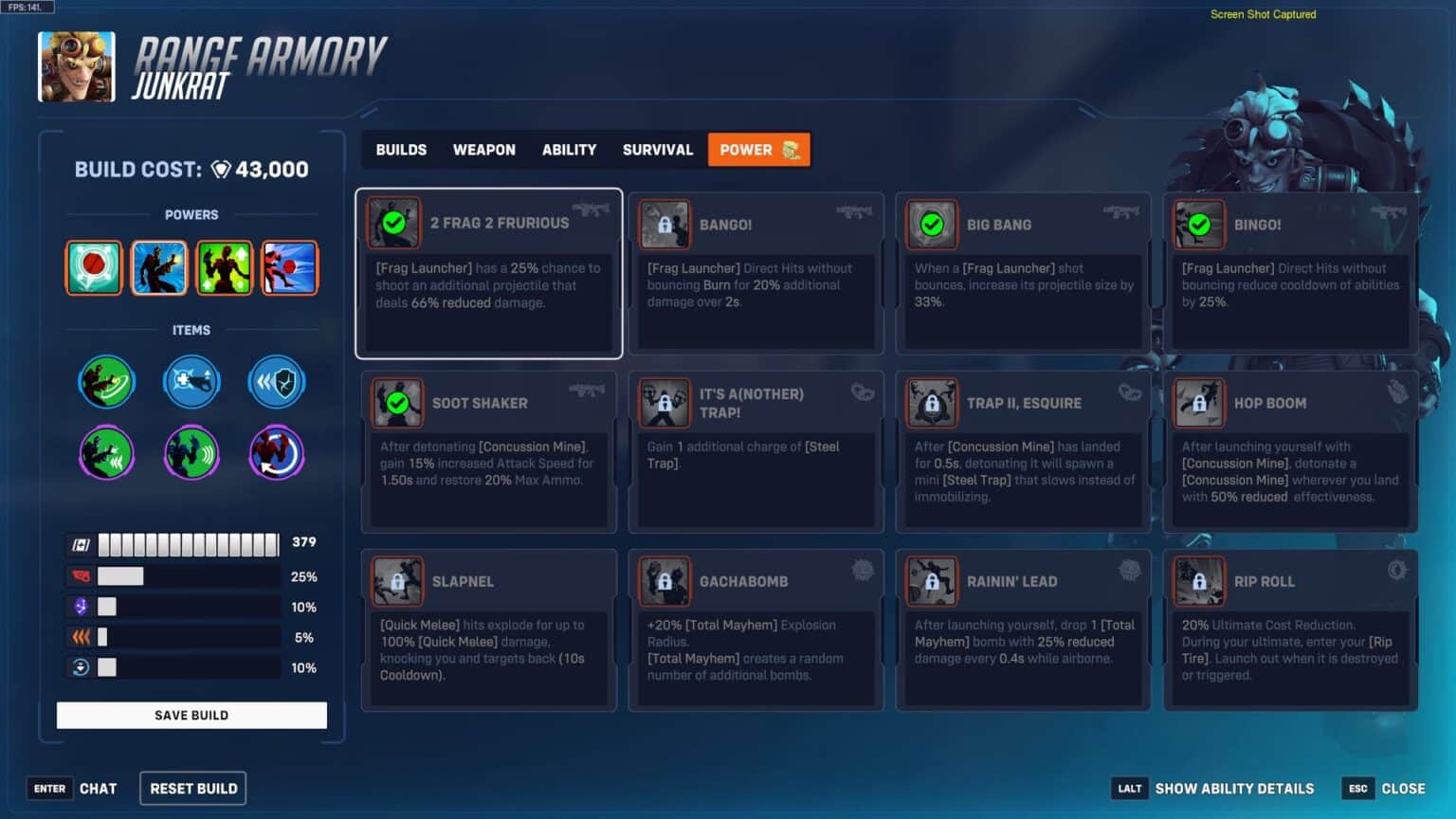
Task: Click the lock icon on the BANGO! power card
Action: [664, 225]
